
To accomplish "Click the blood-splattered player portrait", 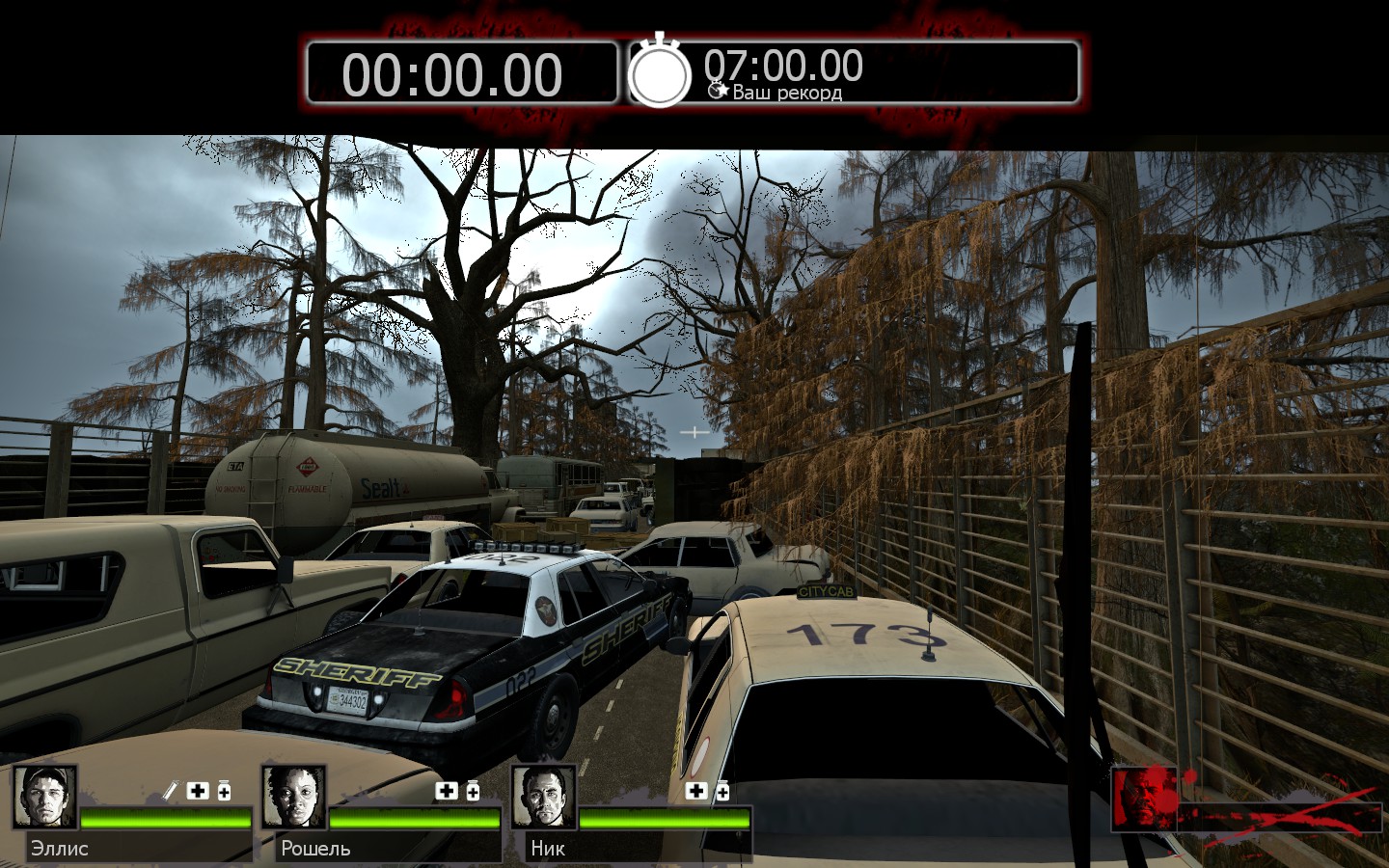I will pos(1144,798).
